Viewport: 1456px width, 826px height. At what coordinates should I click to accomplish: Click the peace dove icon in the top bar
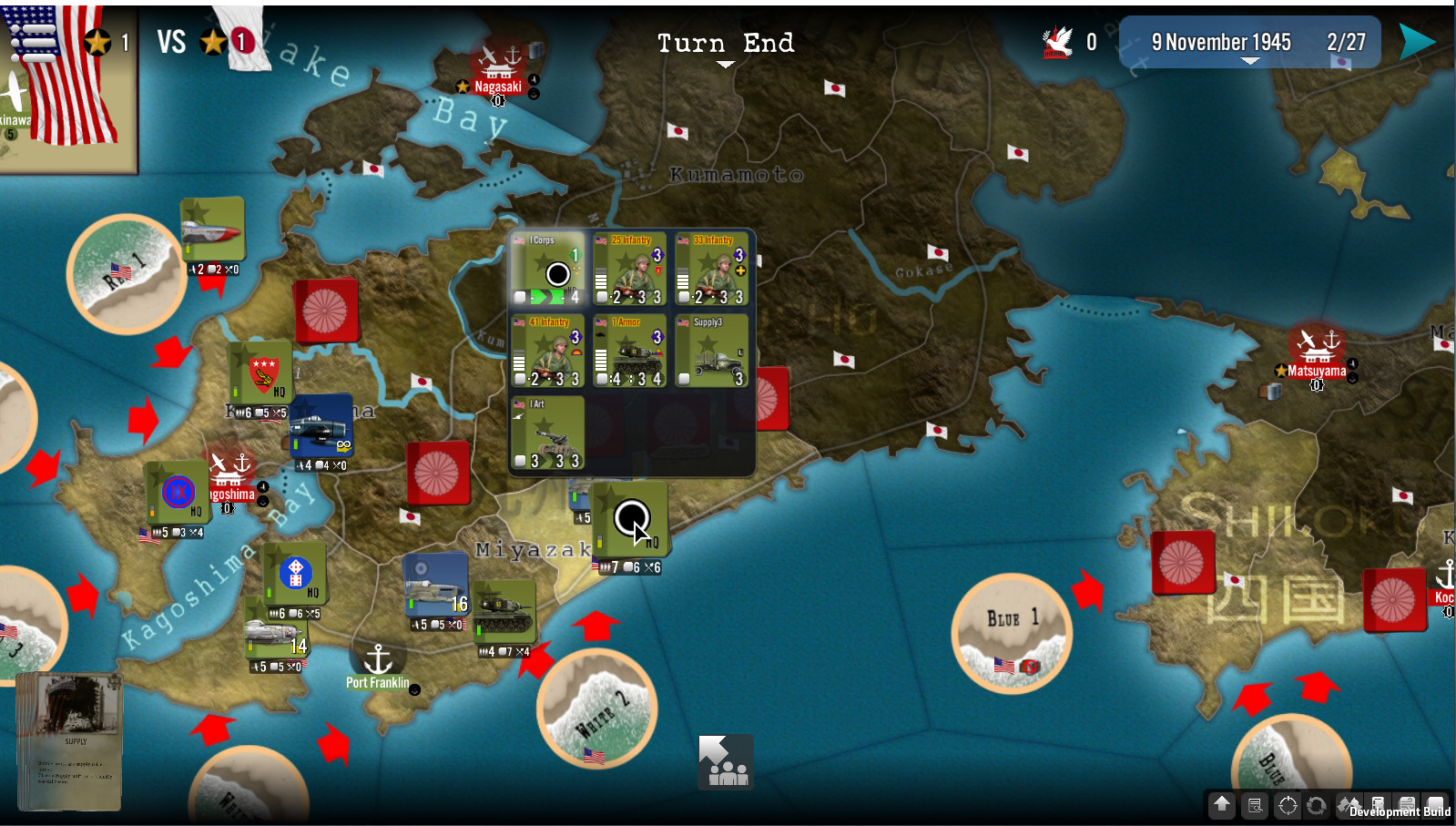tap(1056, 41)
